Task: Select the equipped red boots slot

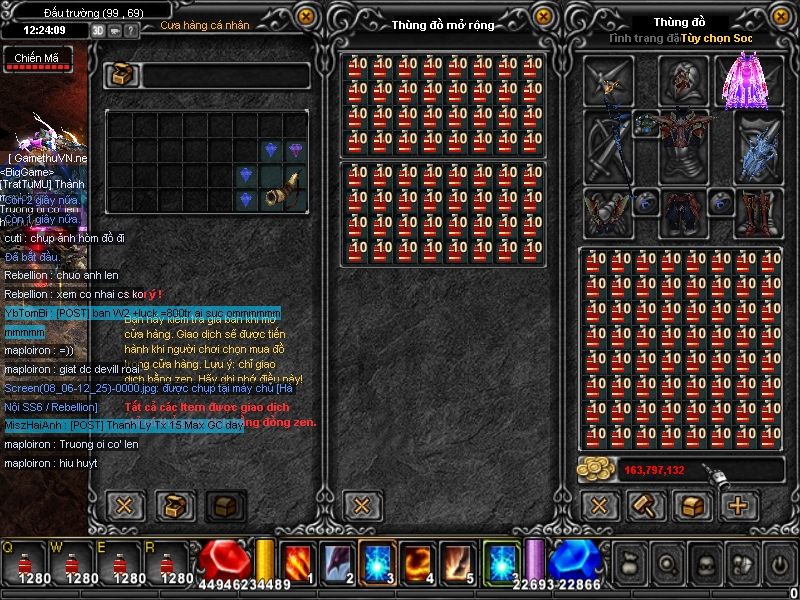Action: (x=758, y=213)
